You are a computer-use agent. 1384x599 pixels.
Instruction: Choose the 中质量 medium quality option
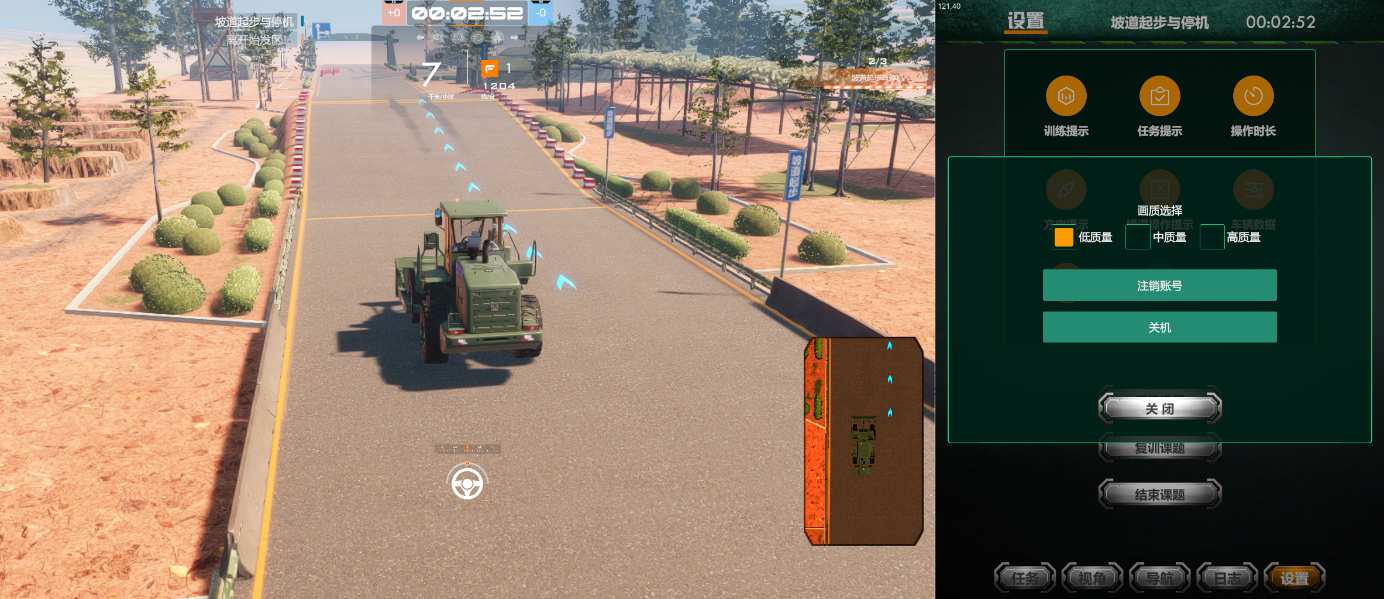(1138, 237)
